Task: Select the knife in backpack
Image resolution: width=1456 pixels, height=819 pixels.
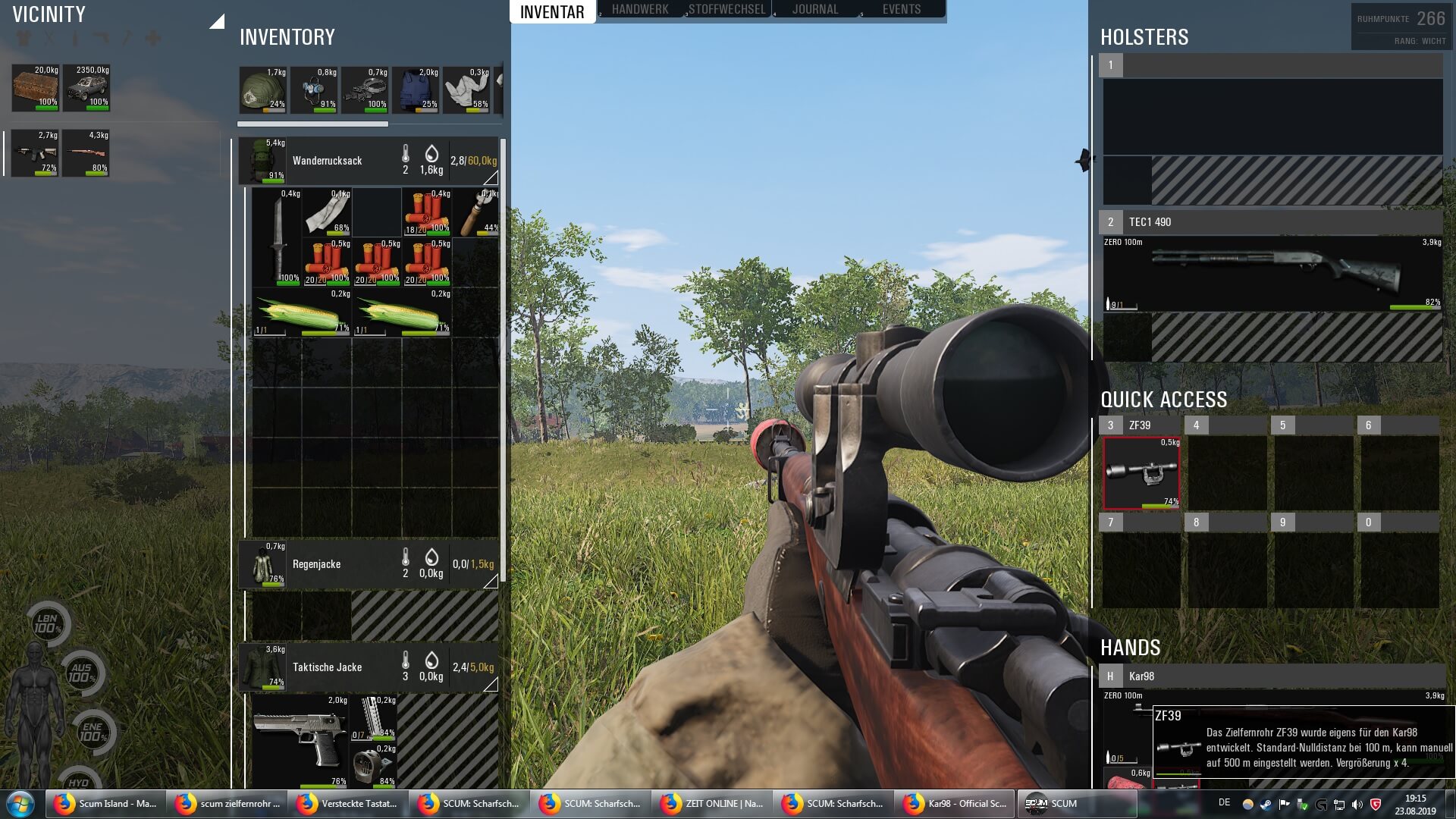Action: 277,236
